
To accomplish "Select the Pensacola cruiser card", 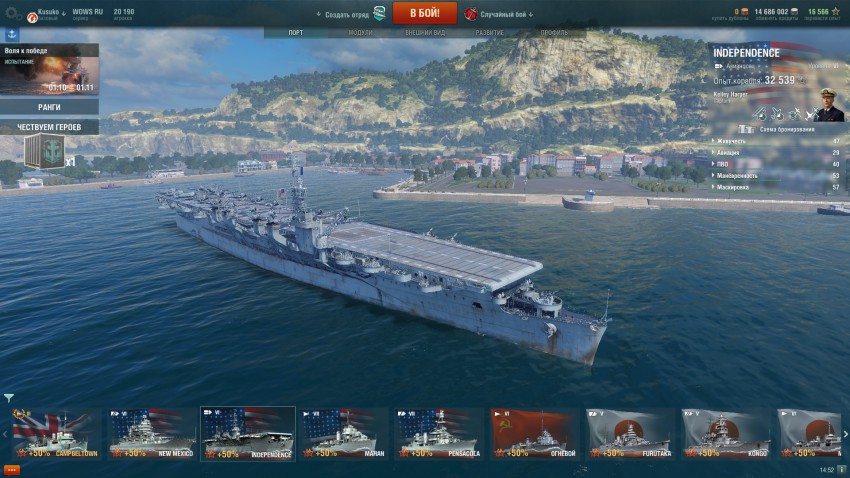I will [440, 434].
